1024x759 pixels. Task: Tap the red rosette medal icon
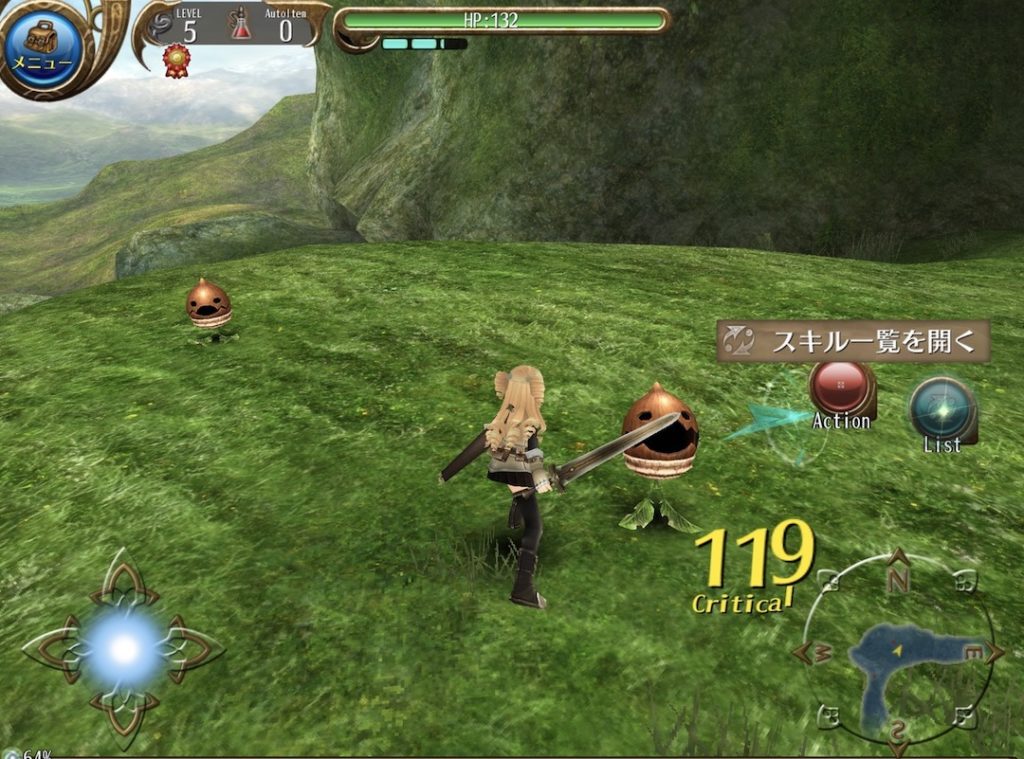point(176,59)
